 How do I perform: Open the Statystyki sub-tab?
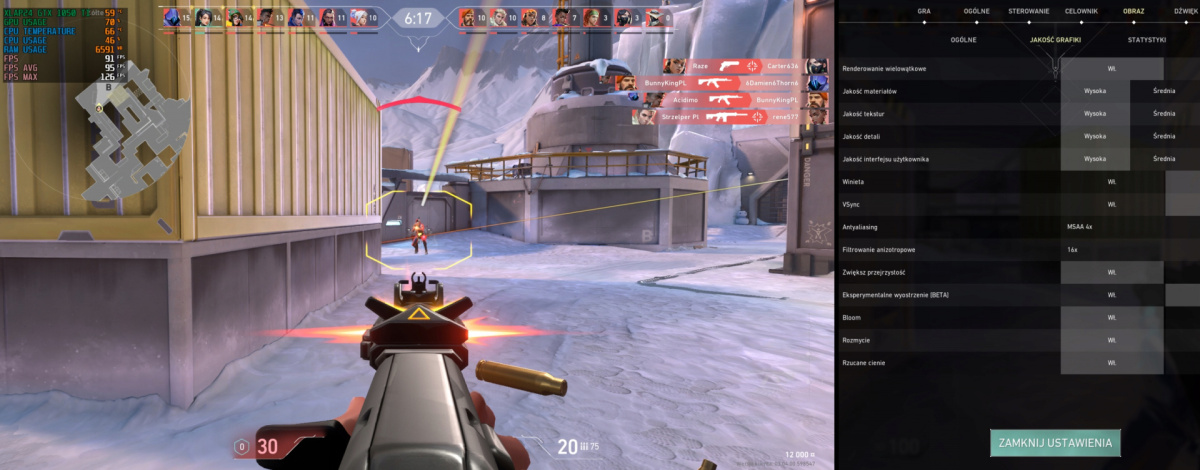tap(1146, 40)
